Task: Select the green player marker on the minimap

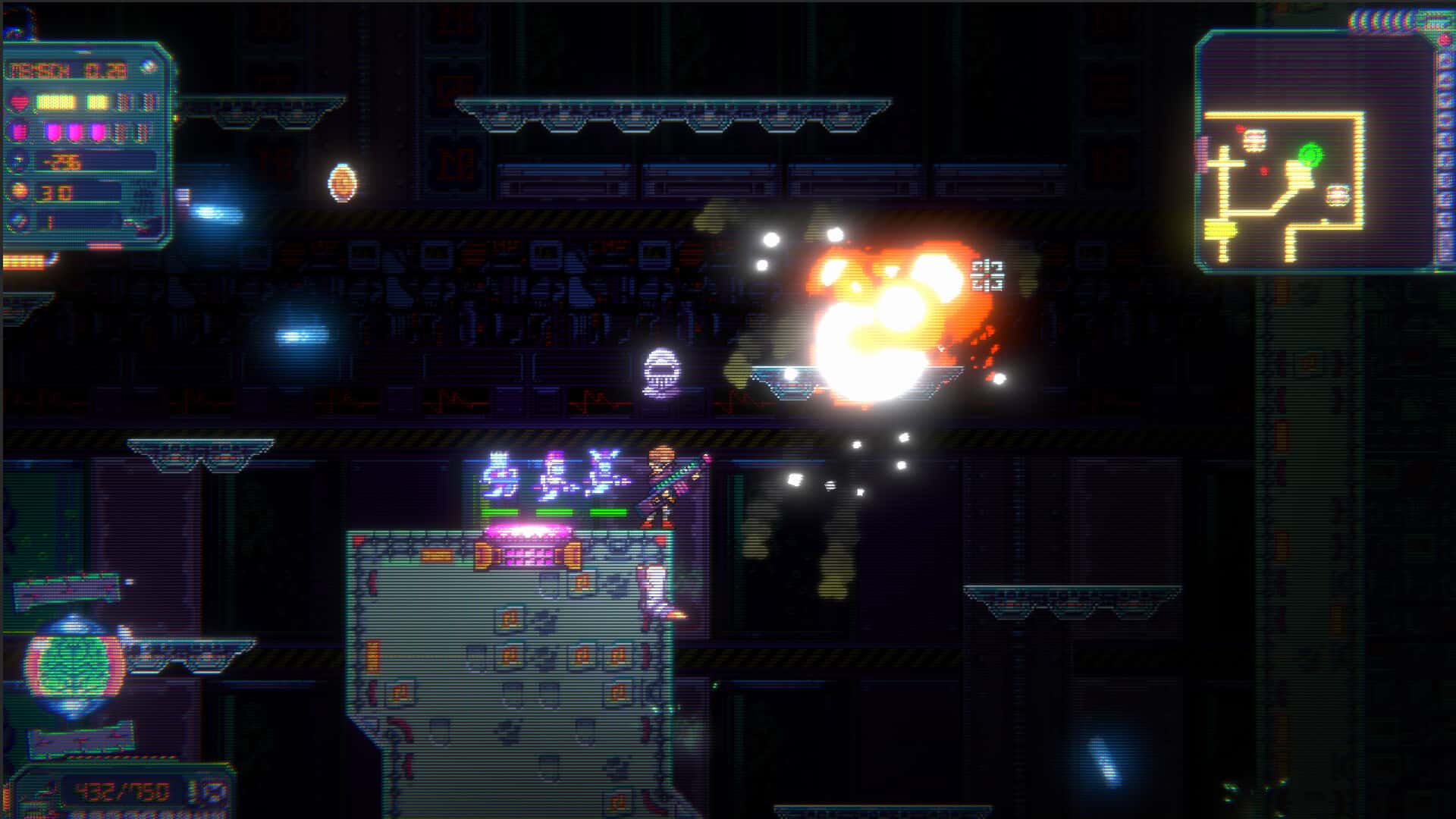Action: 1310,154
